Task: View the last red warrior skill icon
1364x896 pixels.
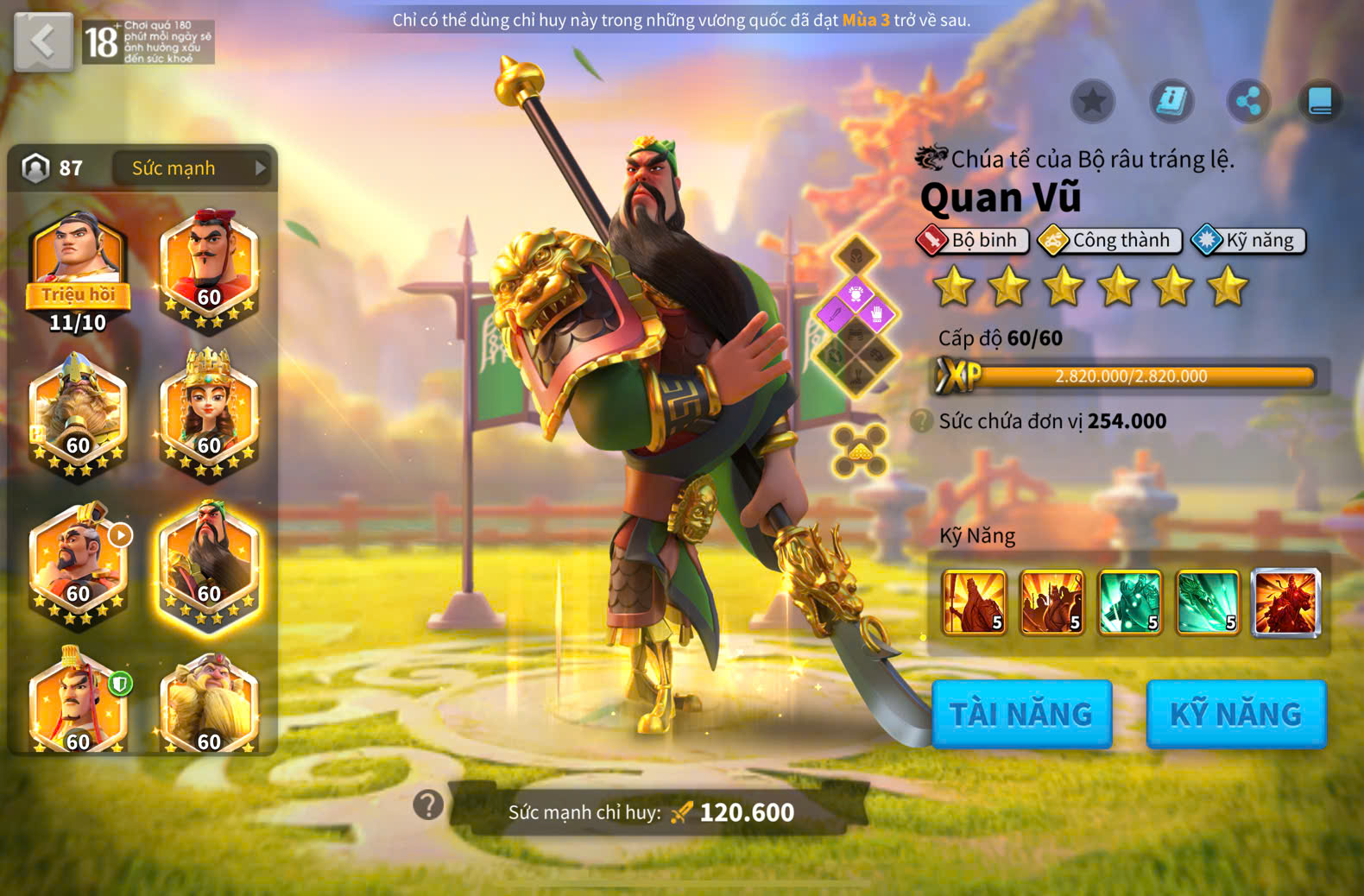Action: click(1285, 603)
